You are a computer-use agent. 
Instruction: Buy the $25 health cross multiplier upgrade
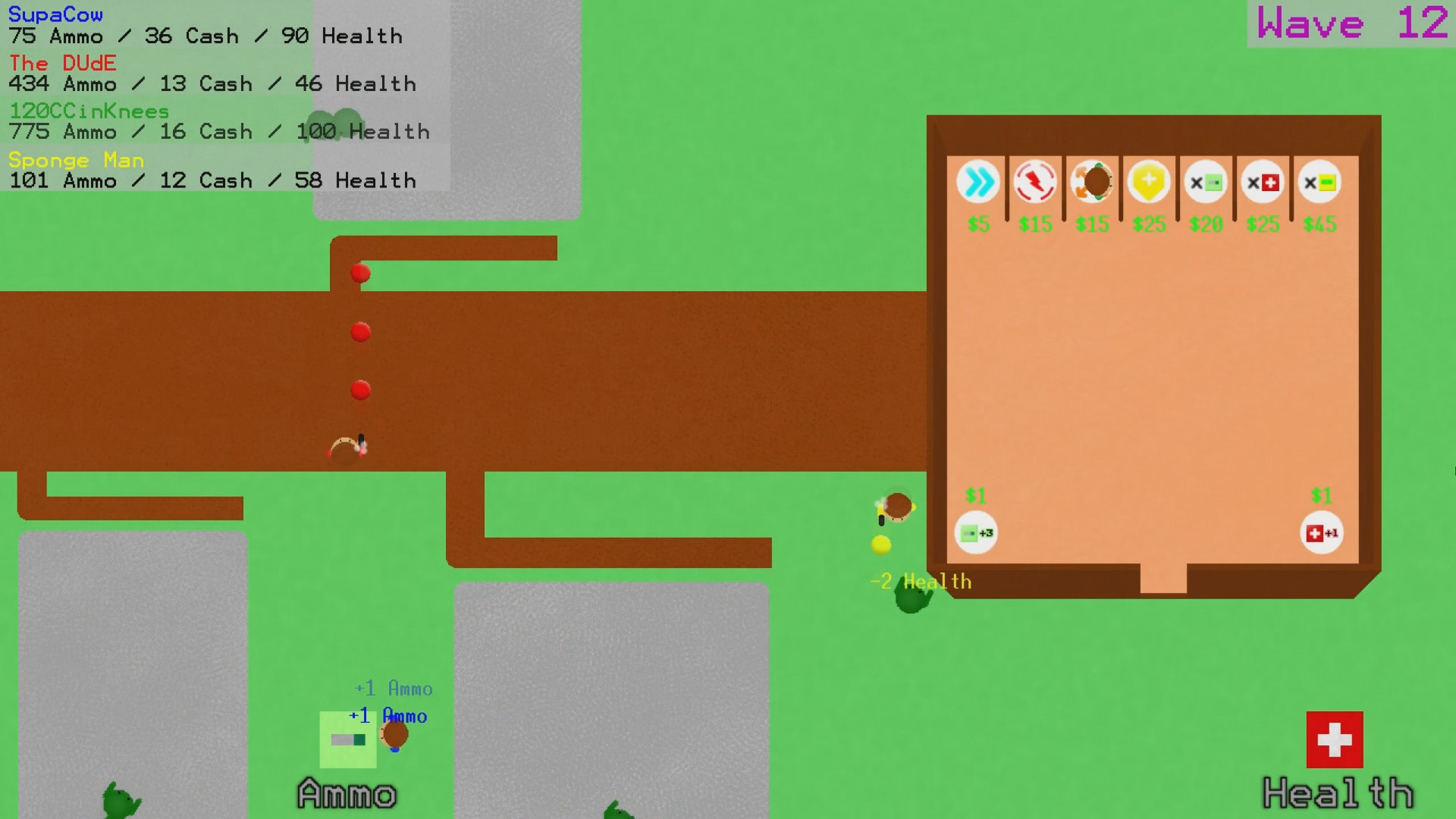(x=1262, y=182)
